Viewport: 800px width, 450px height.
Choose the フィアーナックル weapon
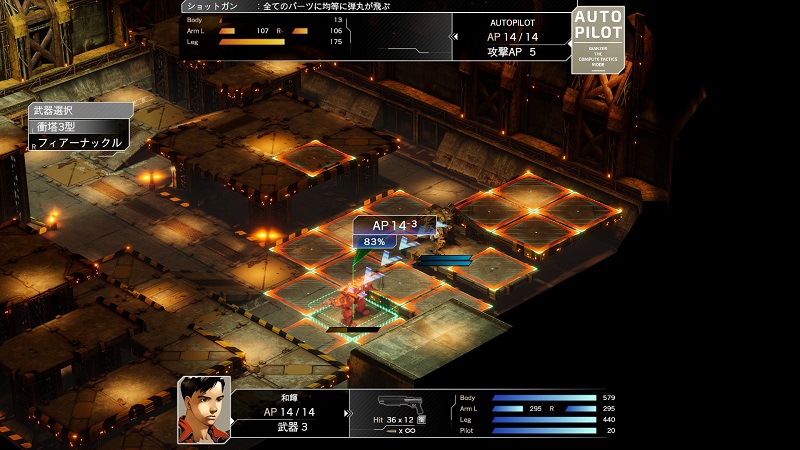(x=79, y=143)
